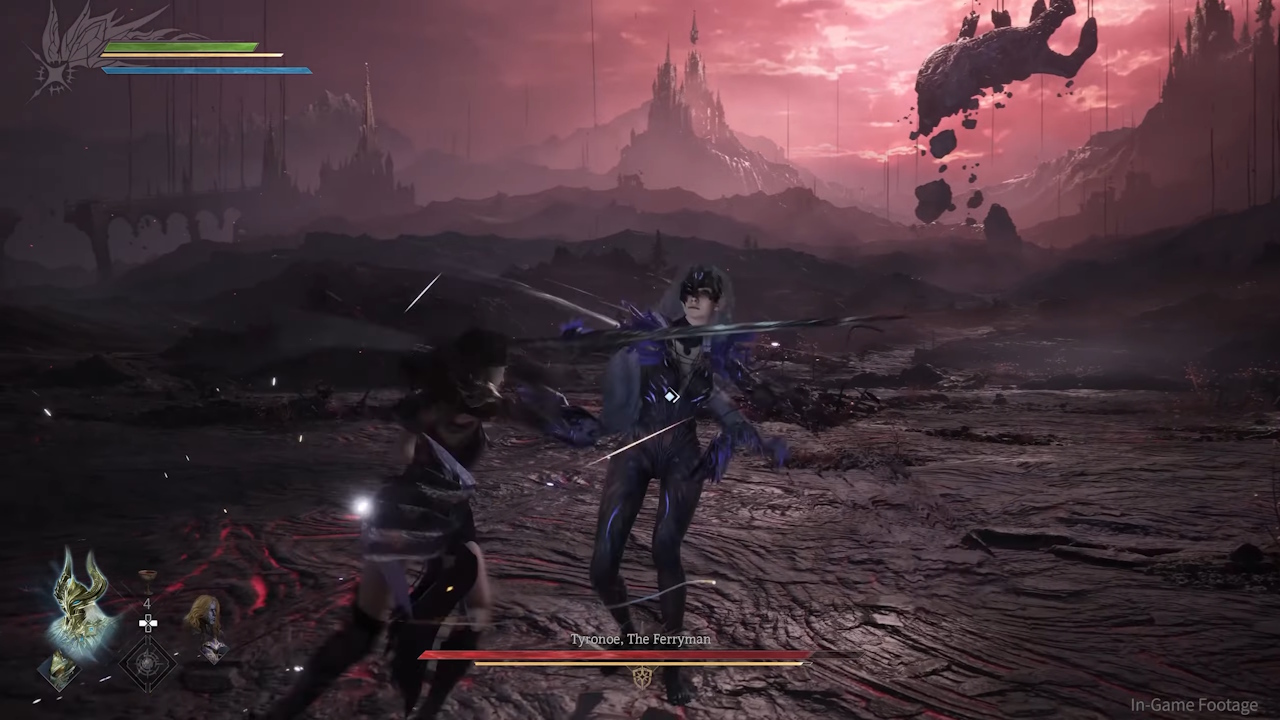1280x720 pixels.
Task: Select the crest under the boss health bar
Action: [640, 677]
